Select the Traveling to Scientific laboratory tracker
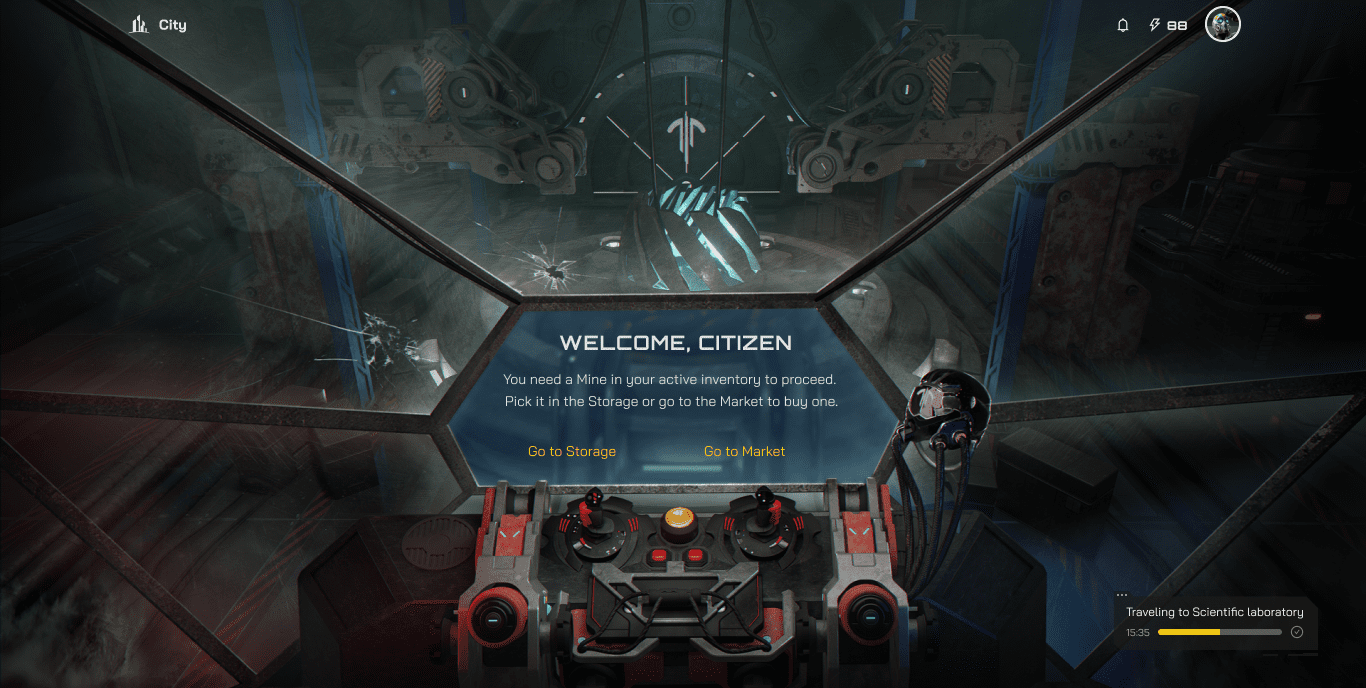Screen dimensions: 1366x688 point(1214,612)
